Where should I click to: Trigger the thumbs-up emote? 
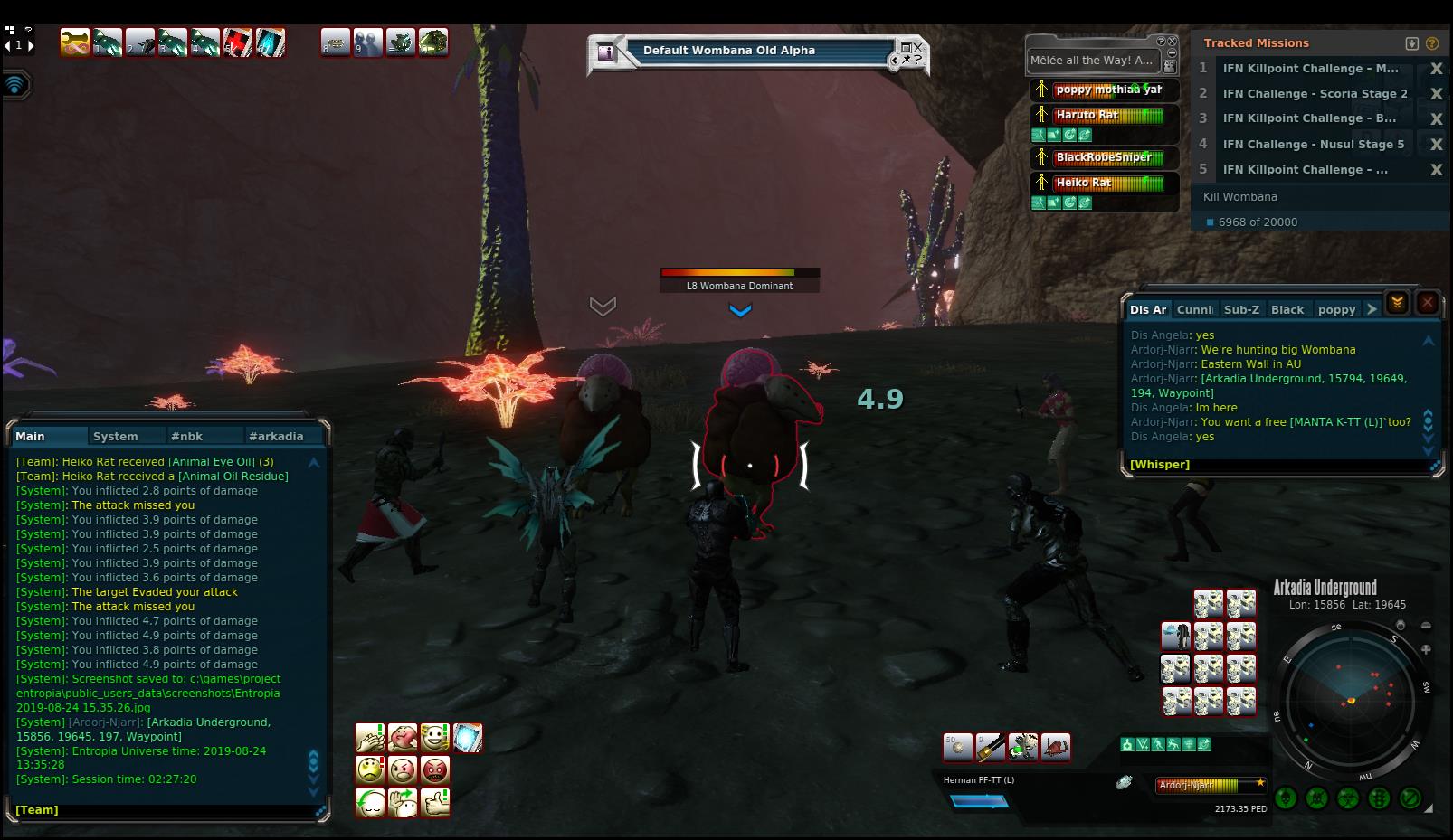click(435, 803)
